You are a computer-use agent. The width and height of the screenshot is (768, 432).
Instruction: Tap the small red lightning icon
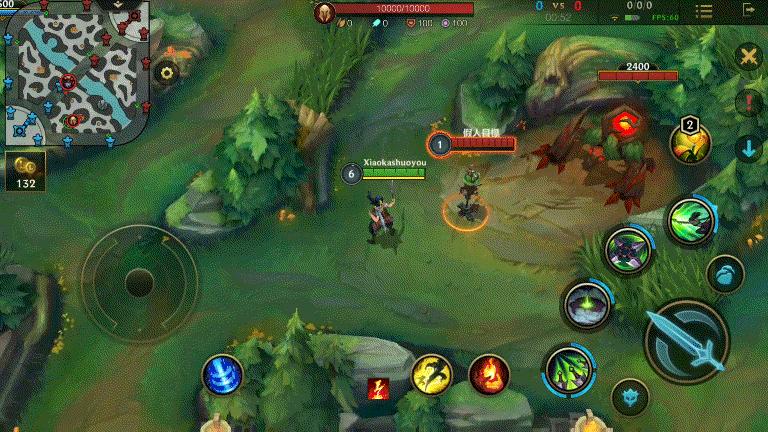click(x=378, y=388)
